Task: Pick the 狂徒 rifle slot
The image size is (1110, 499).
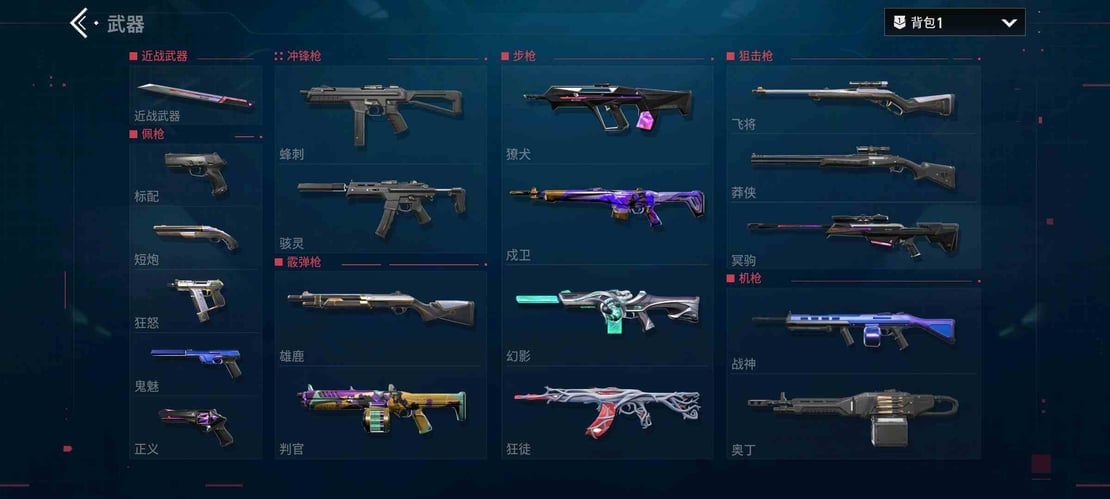Action: tap(607, 410)
